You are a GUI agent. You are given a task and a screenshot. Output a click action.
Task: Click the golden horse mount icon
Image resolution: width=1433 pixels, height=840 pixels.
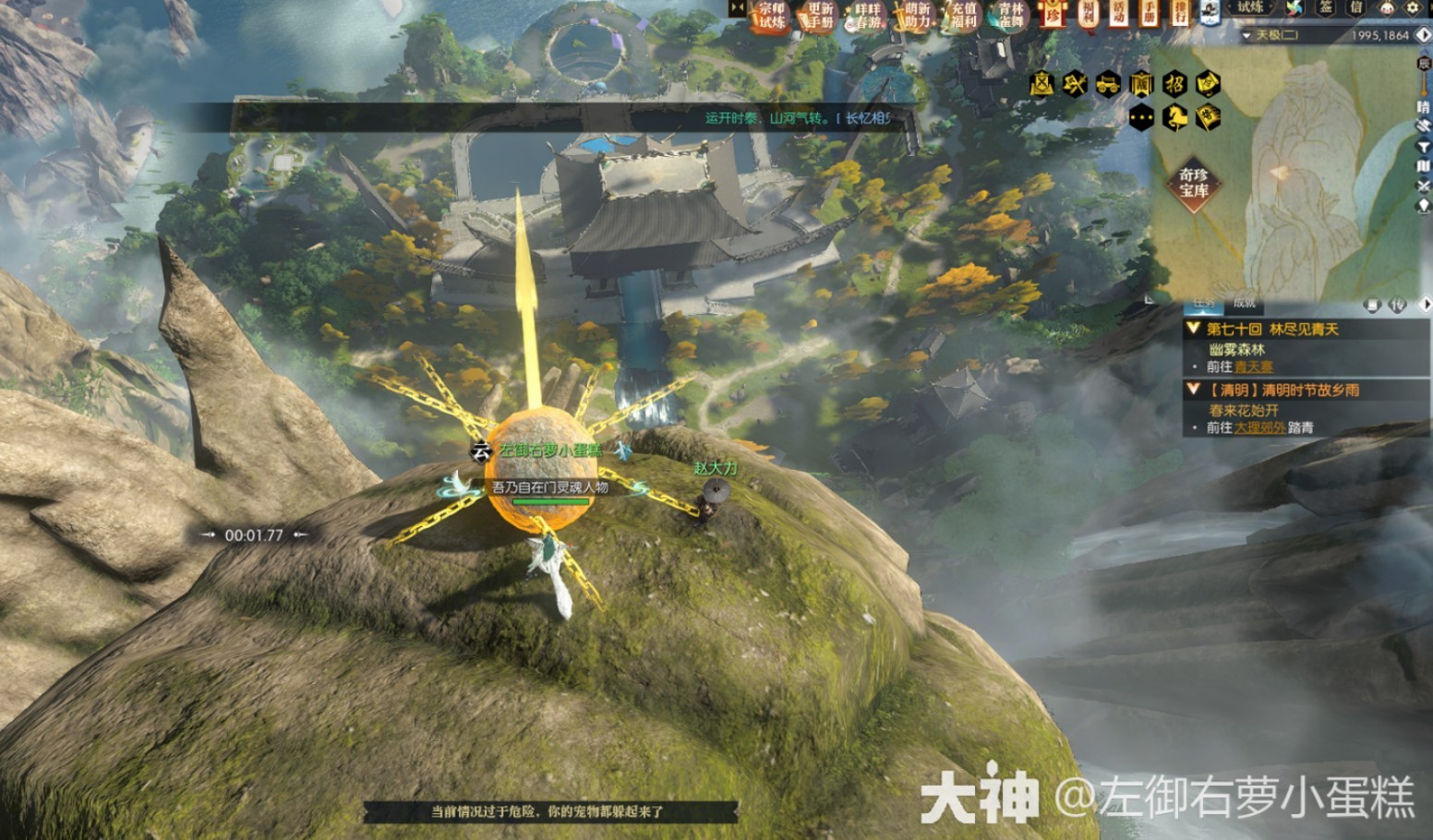click(1174, 117)
